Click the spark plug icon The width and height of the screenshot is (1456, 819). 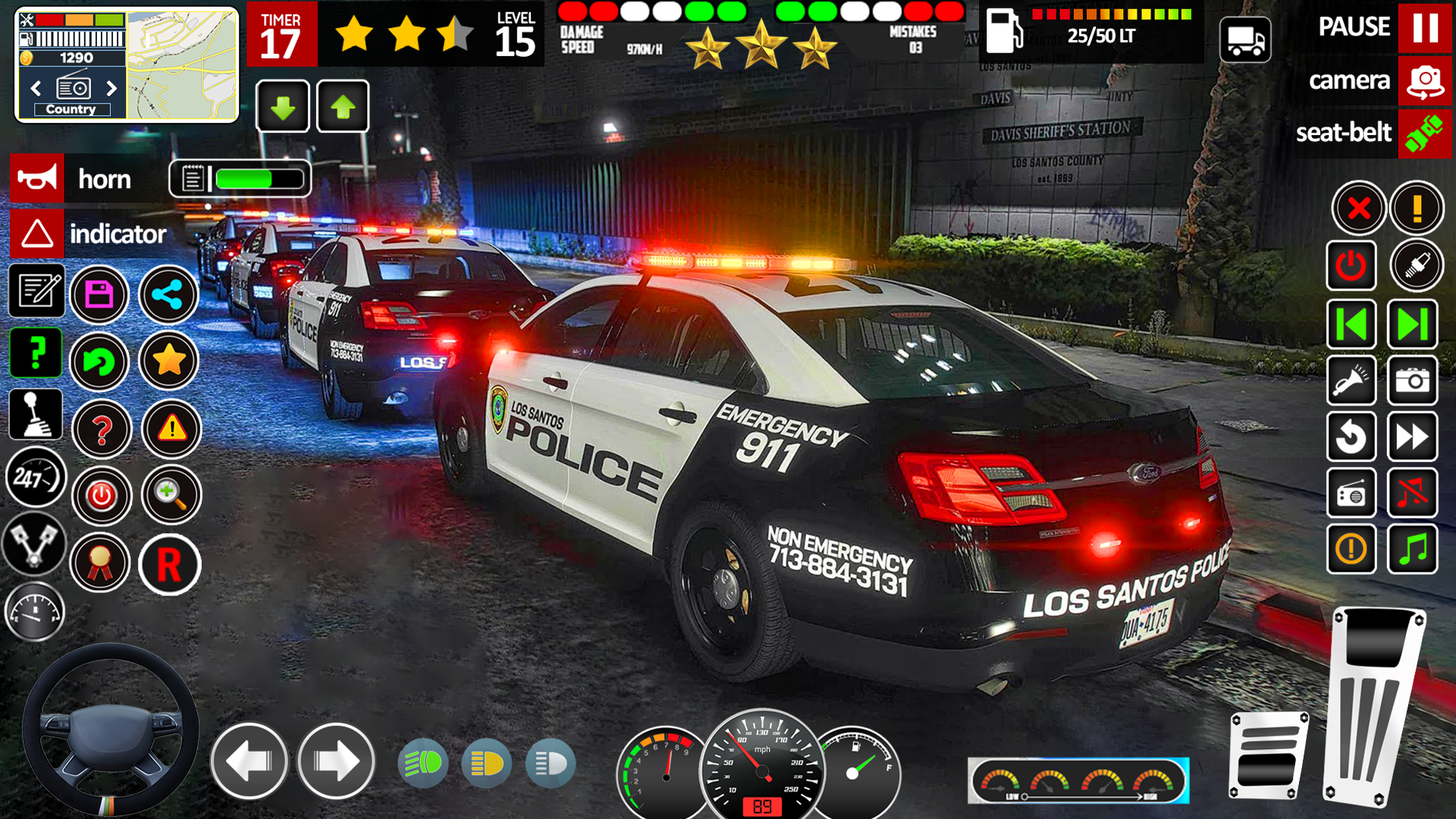(x=1417, y=267)
